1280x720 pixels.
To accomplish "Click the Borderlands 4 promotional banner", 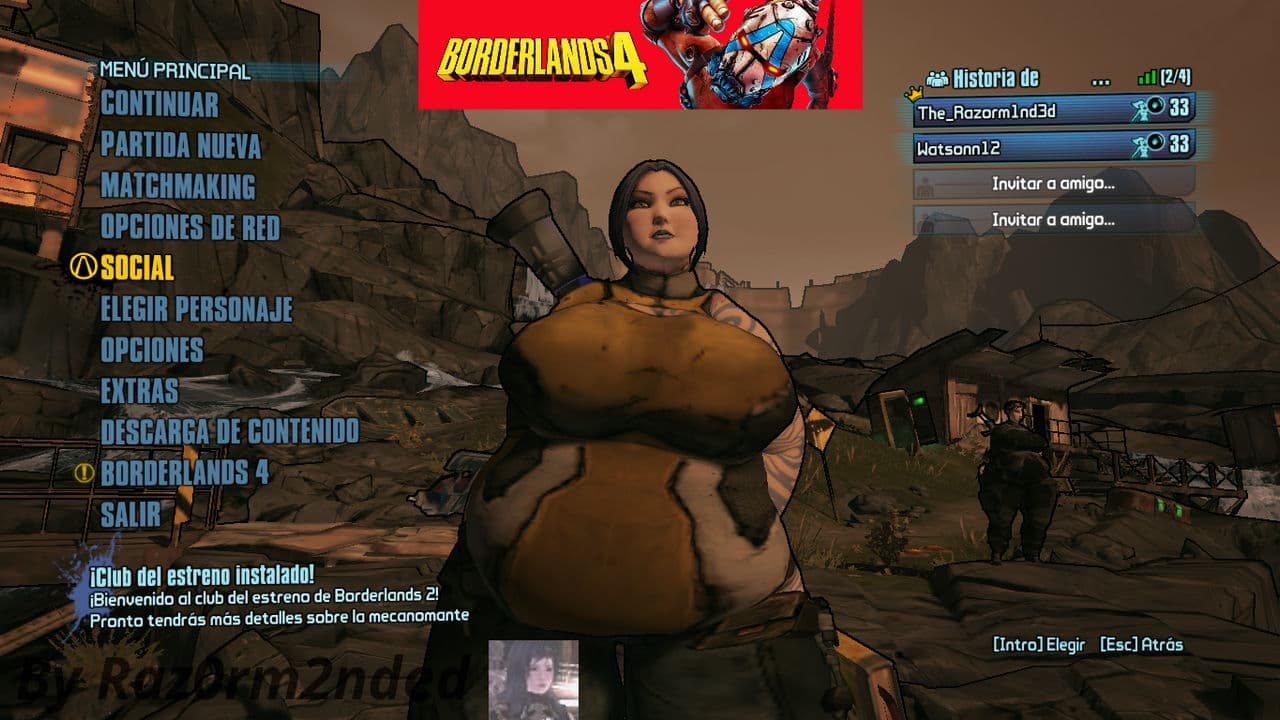I will click(640, 54).
